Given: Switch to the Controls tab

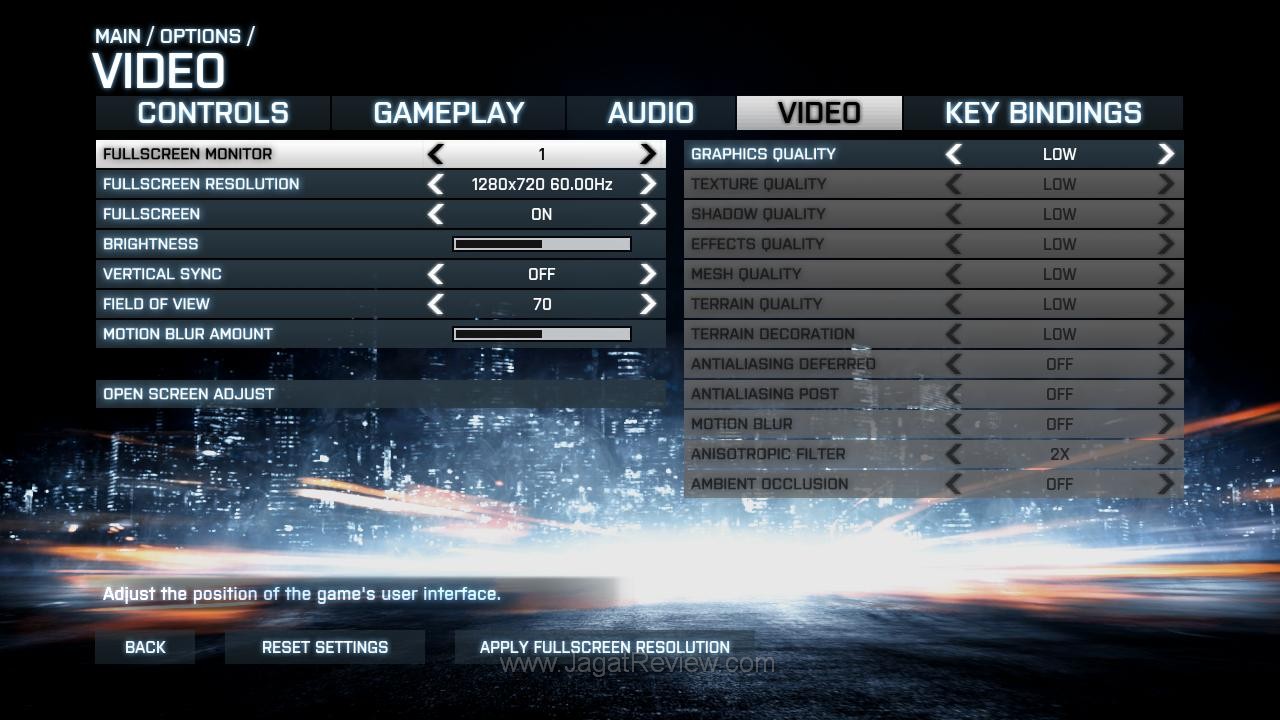Looking at the screenshot, I should click(213, 113).
